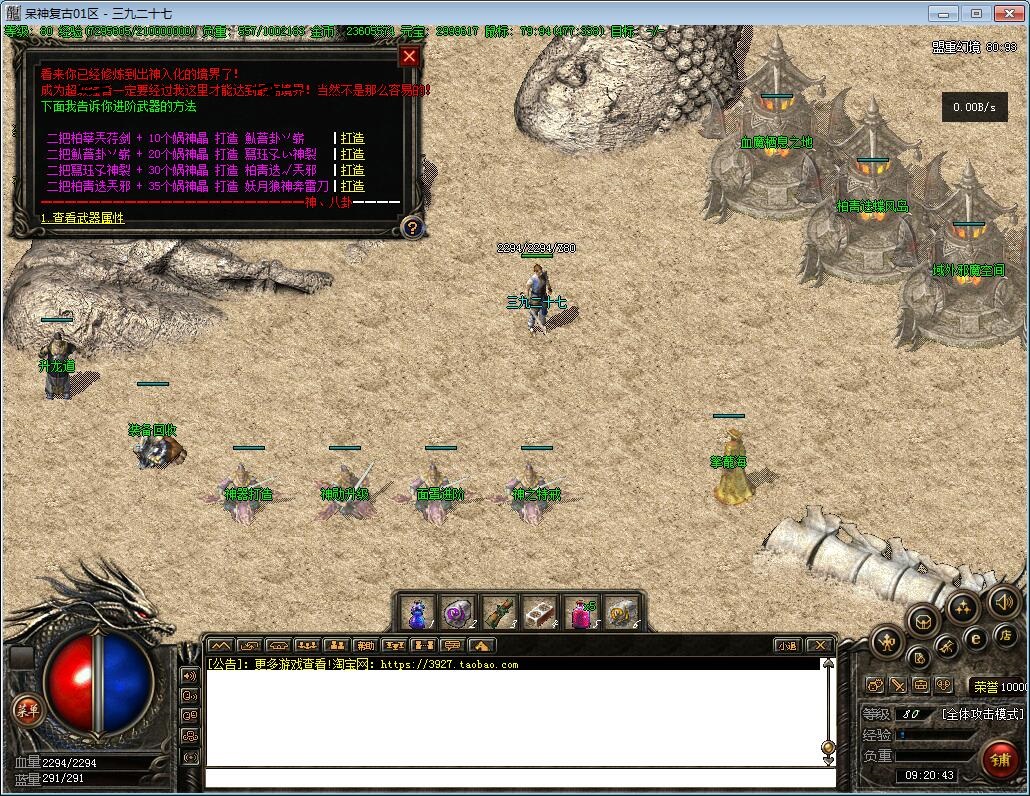1030x796 pixels.
Task: Click the 小退 logout button
Action: 787,646
